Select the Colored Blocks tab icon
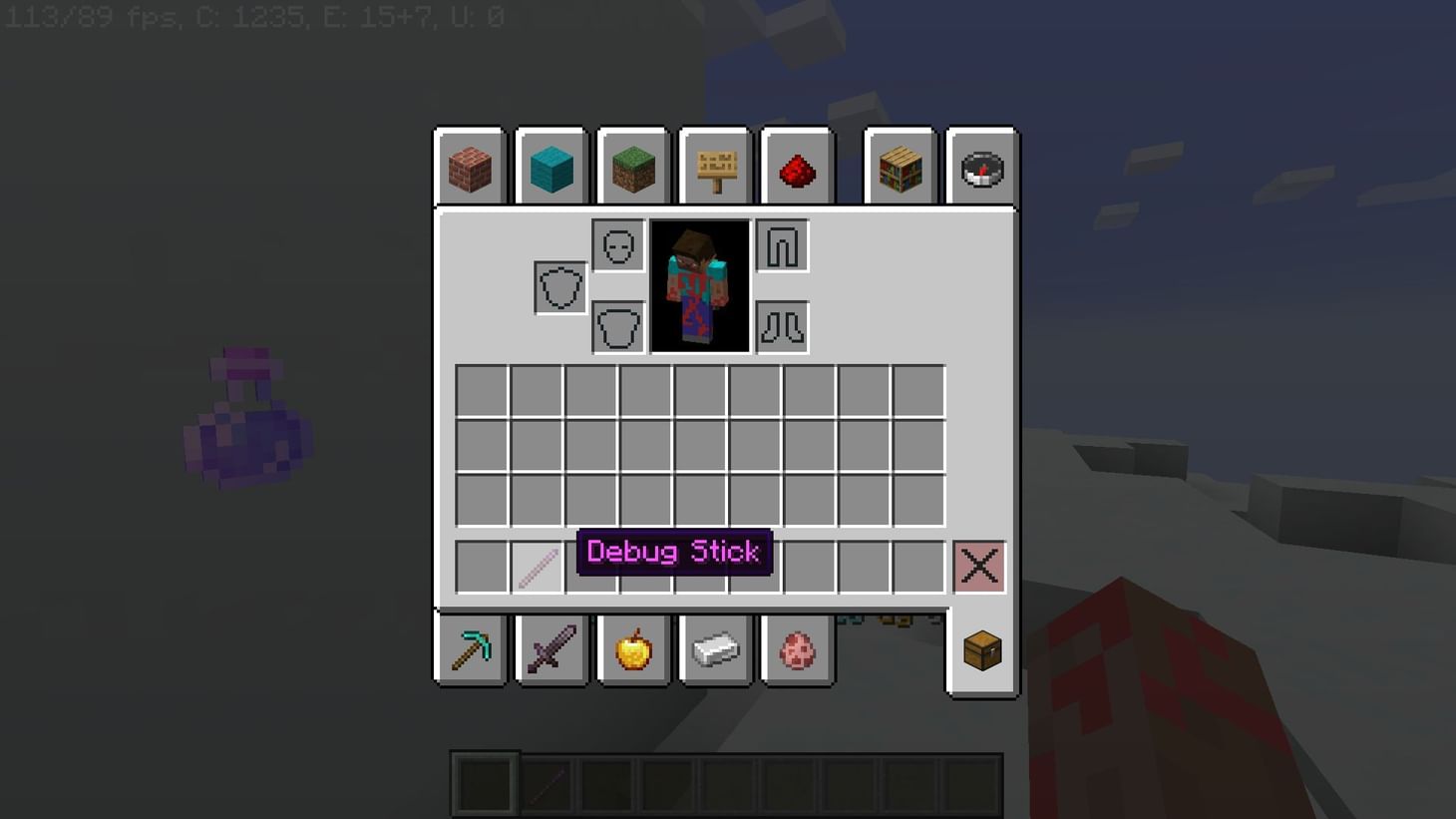This screenshot has width=1456, height=819. click(x=550, y=169)
